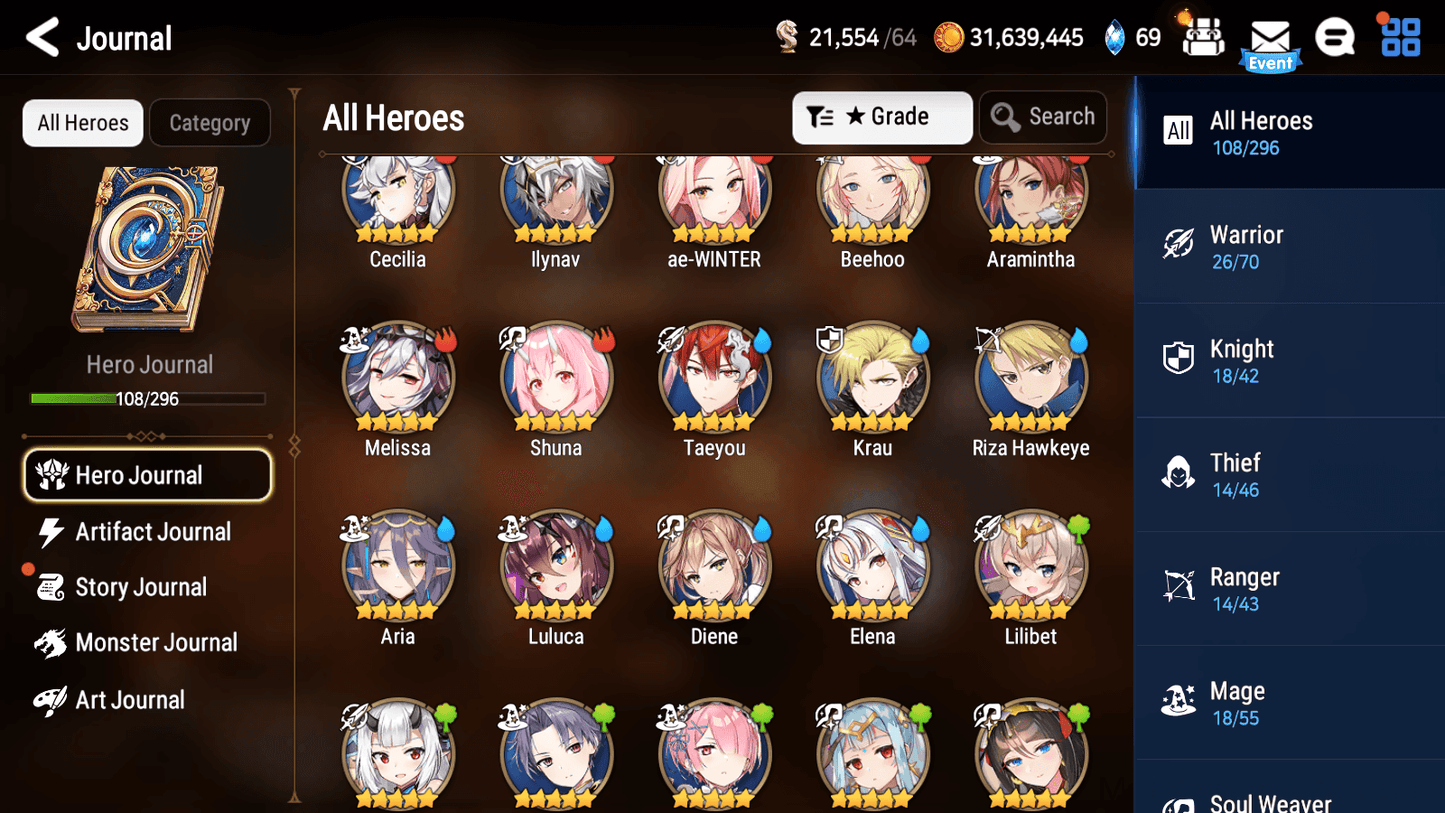Click the Search button
1445x813 pixels.
coord(1043,117)
